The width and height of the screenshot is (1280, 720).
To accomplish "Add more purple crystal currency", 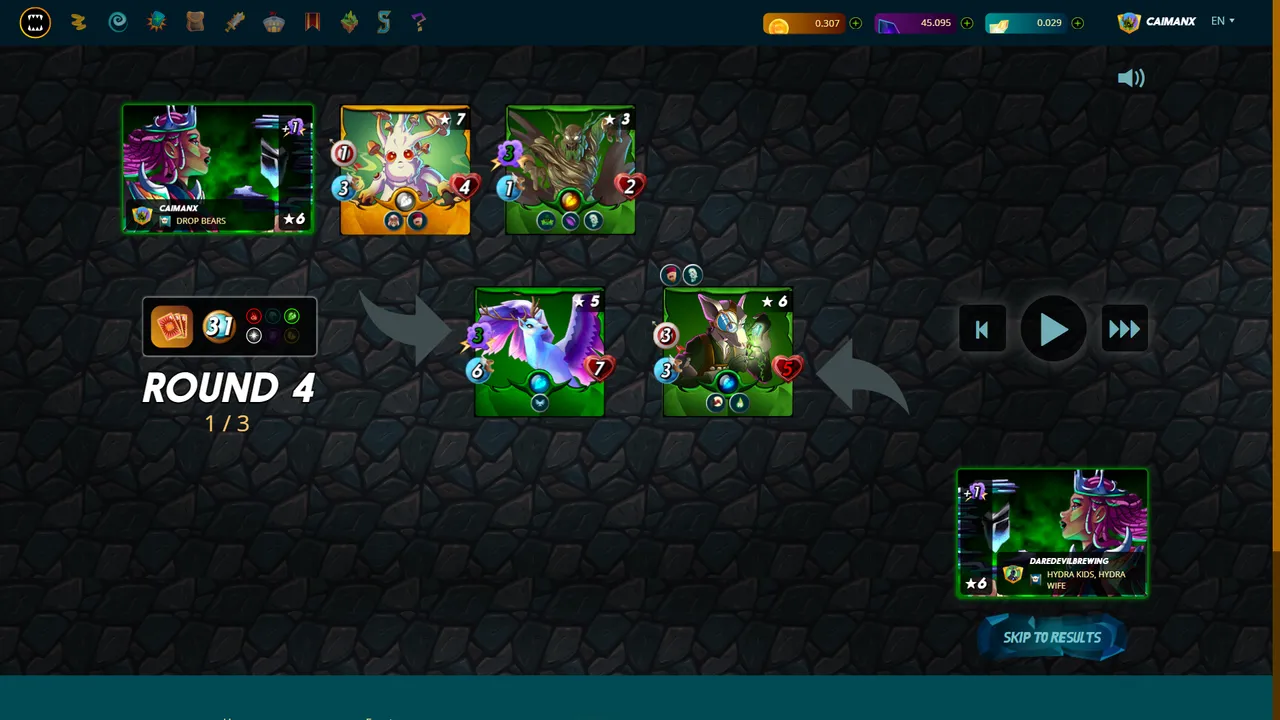I will [x=967, y=23].
